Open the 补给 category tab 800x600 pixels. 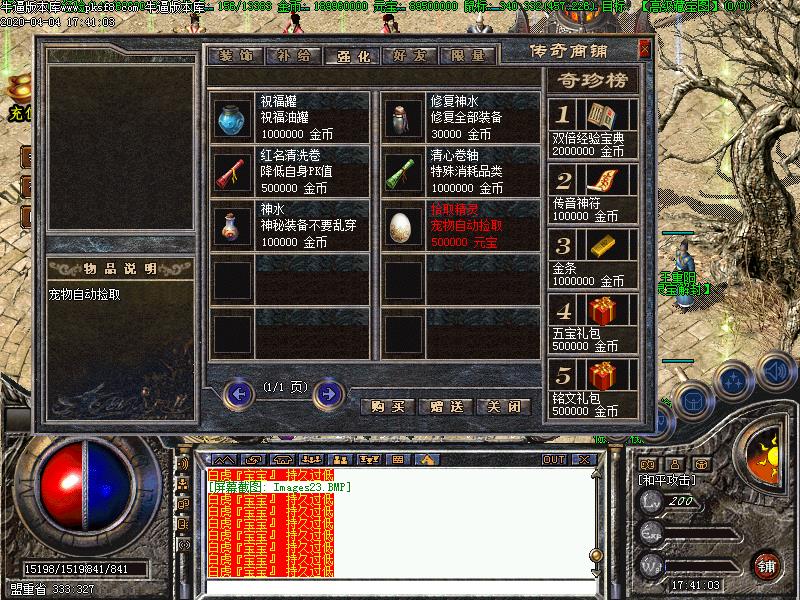tap(292, 55)
